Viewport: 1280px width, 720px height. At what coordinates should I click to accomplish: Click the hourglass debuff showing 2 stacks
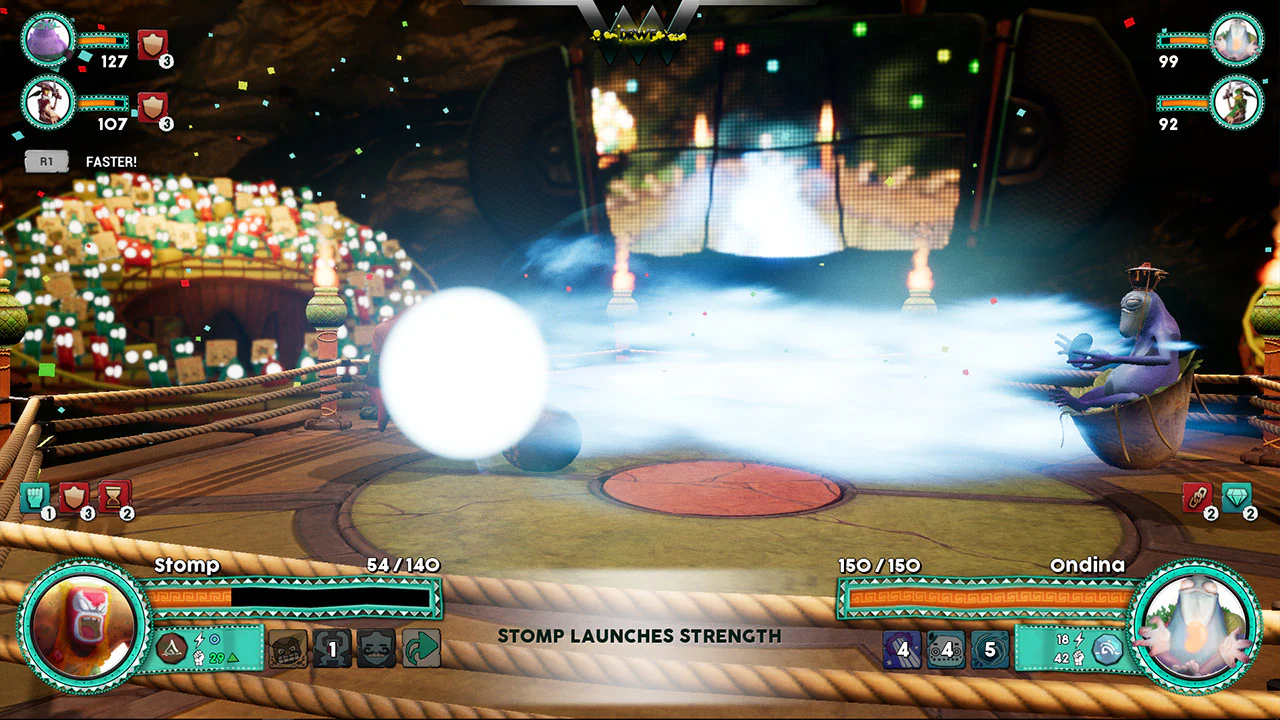pos(113,498)
